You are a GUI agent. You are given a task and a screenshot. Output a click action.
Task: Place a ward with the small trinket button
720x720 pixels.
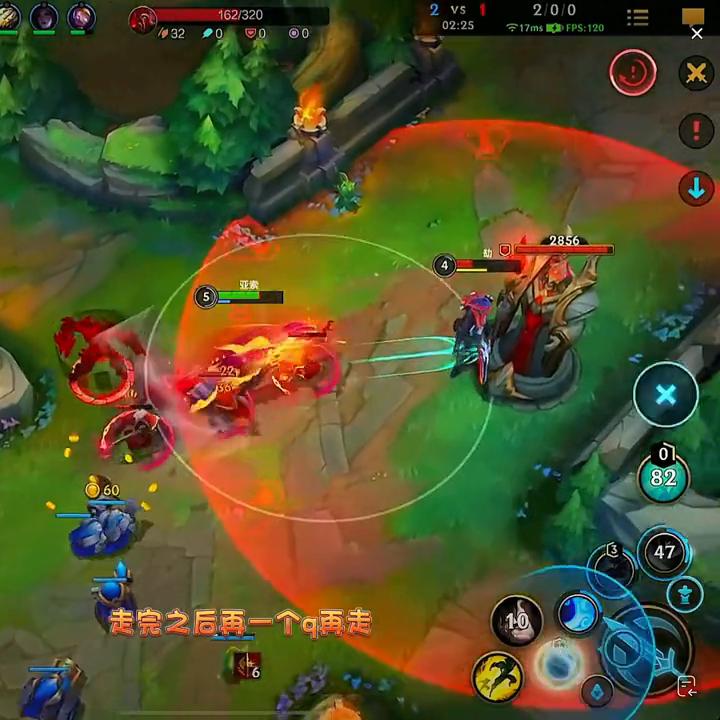[x=598, y=691]
